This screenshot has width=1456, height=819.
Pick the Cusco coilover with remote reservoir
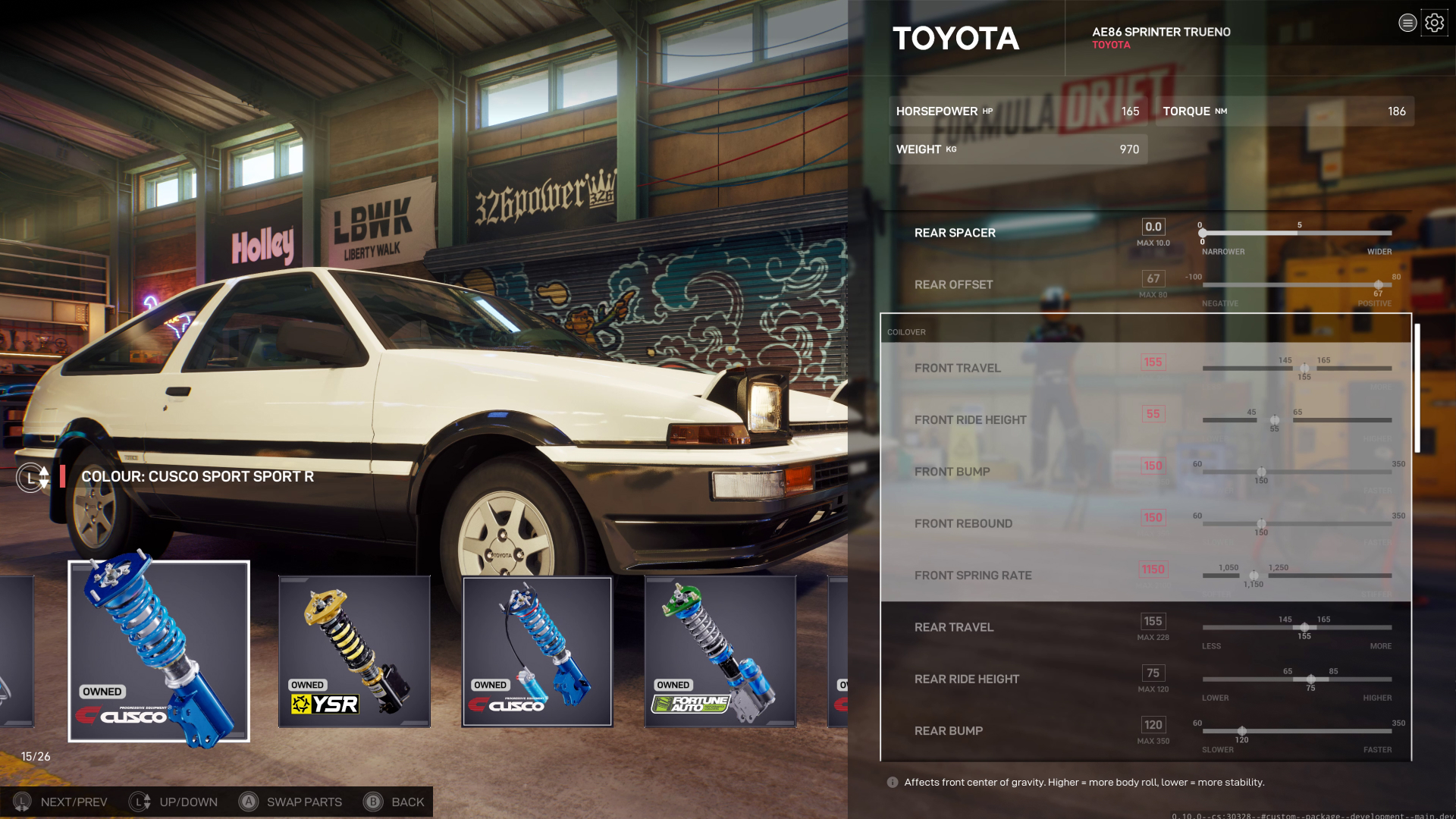(x=537, y=651)
